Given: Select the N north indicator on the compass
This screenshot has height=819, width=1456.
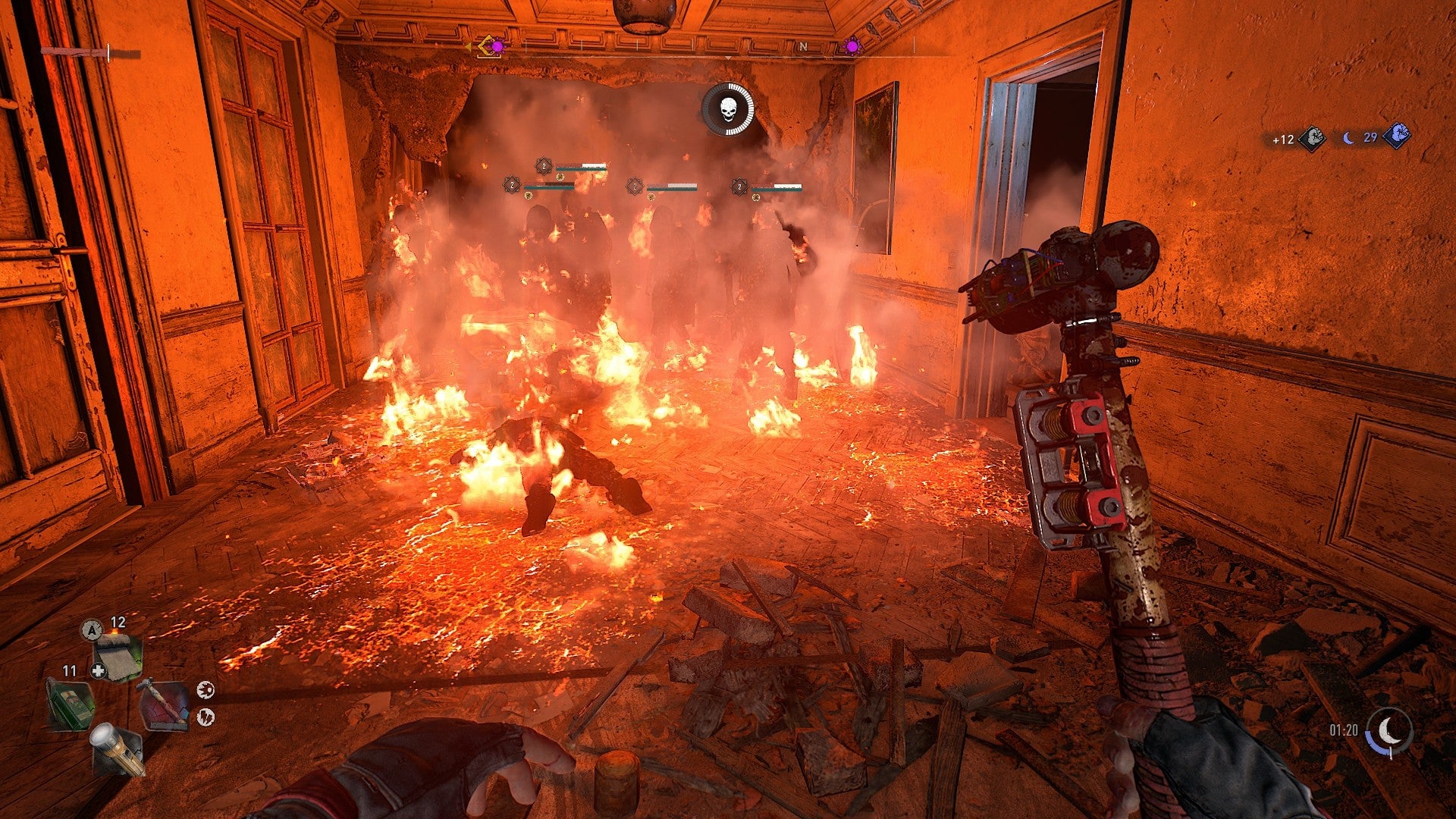Looking at the screenshot, I should point(803,45).
